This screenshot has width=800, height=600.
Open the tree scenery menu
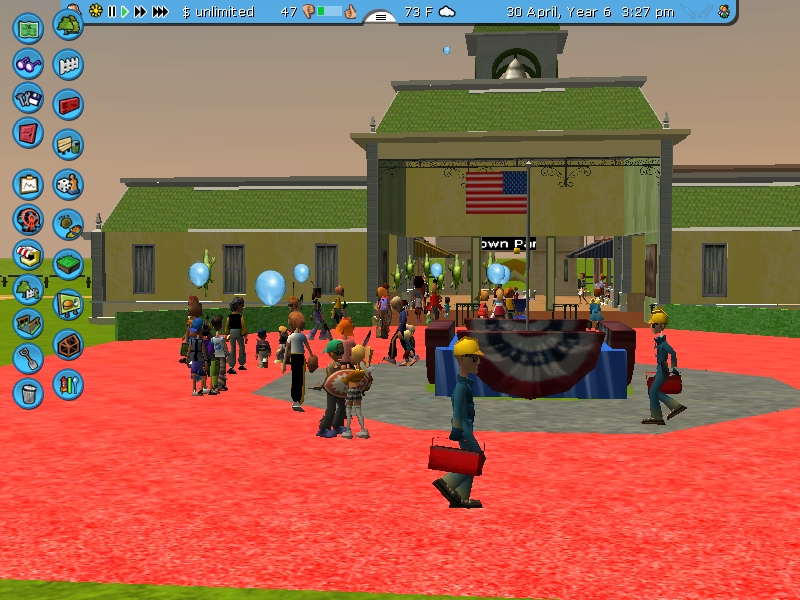point(68,24)
